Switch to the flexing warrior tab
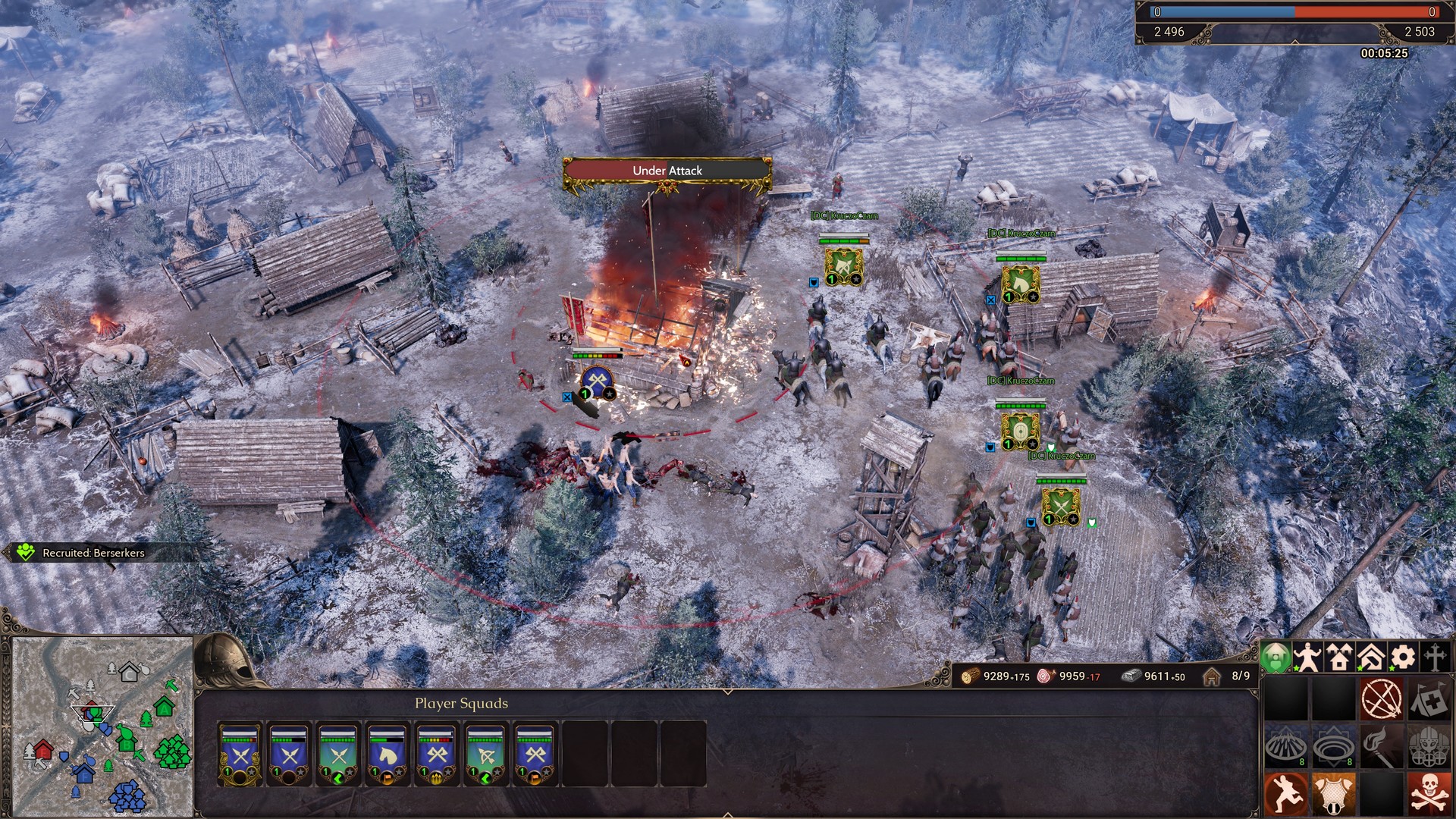Image resolution: width=1456 pixels, height=819 pixels. coord(1307,657)
